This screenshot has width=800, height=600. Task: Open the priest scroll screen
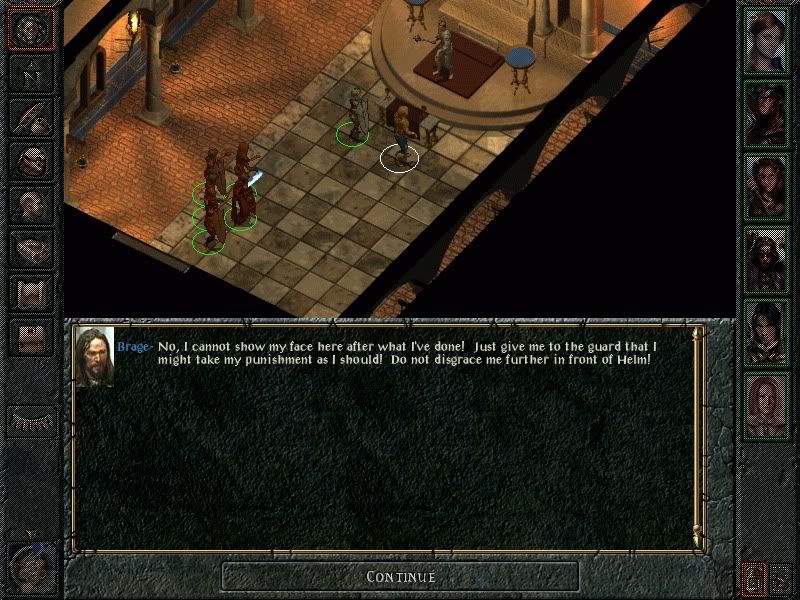(x=31, y=291)
